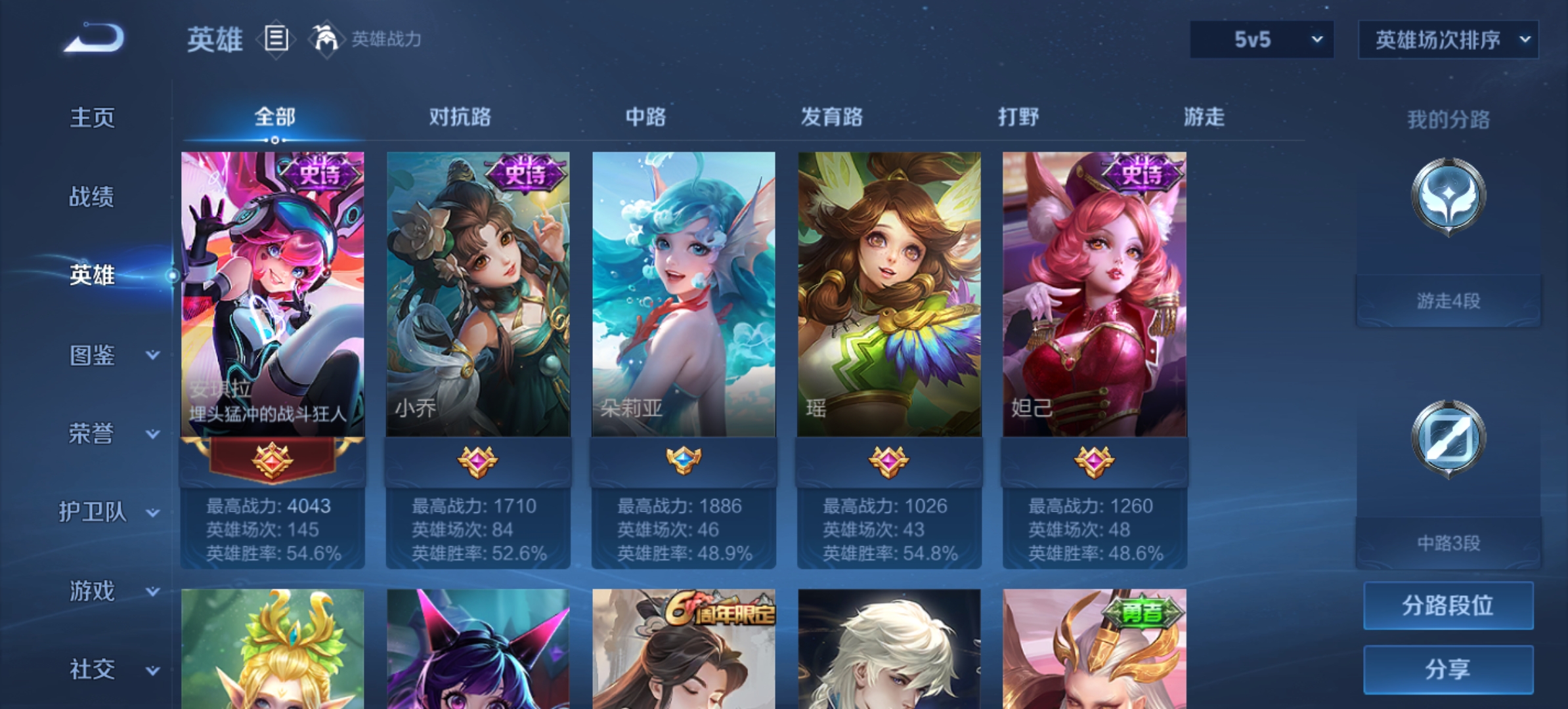
Task: Switch to the 游走 roaming tab
Action: [x=1204, y=117]
